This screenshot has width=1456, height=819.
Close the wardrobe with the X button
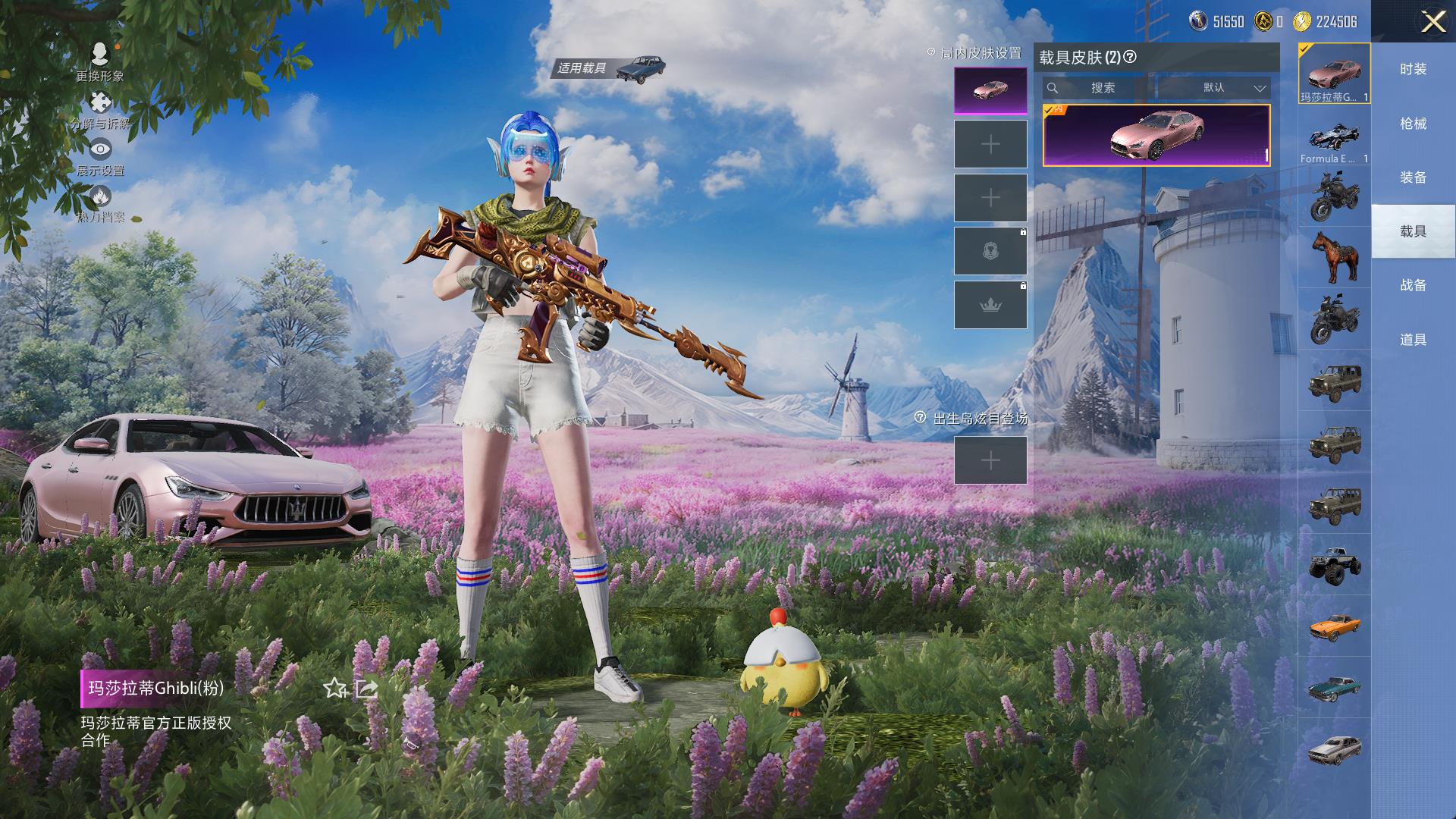coord(1432,21)
